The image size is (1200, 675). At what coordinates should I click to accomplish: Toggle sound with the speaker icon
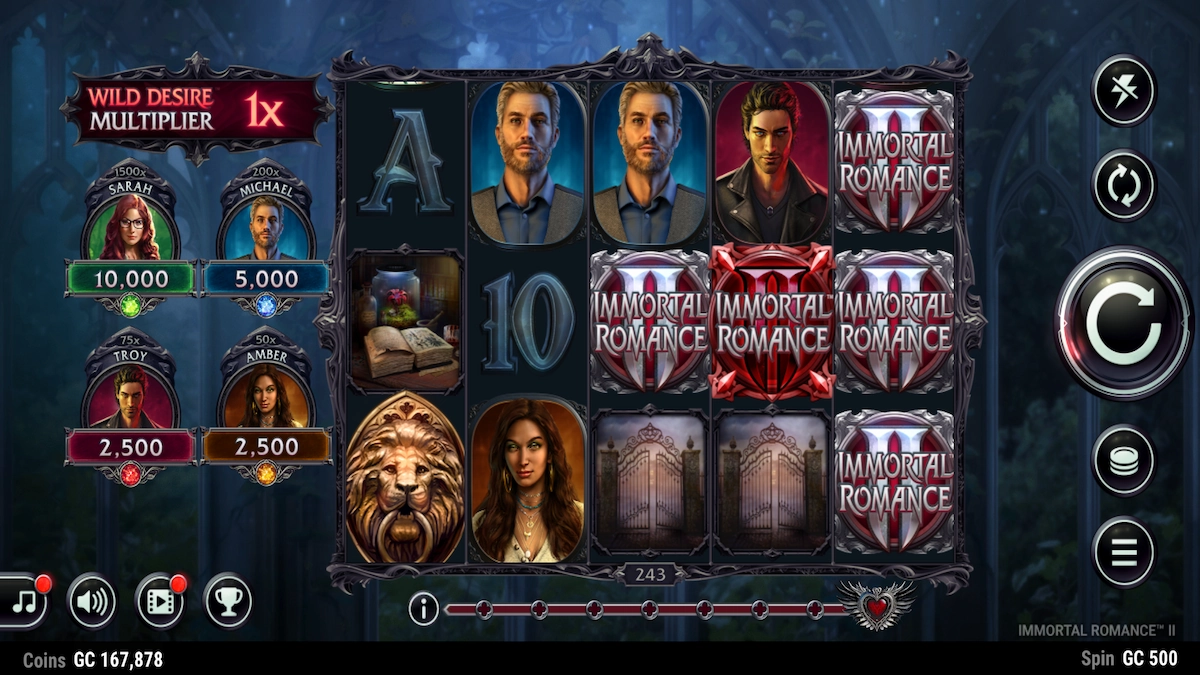(92, 601)
